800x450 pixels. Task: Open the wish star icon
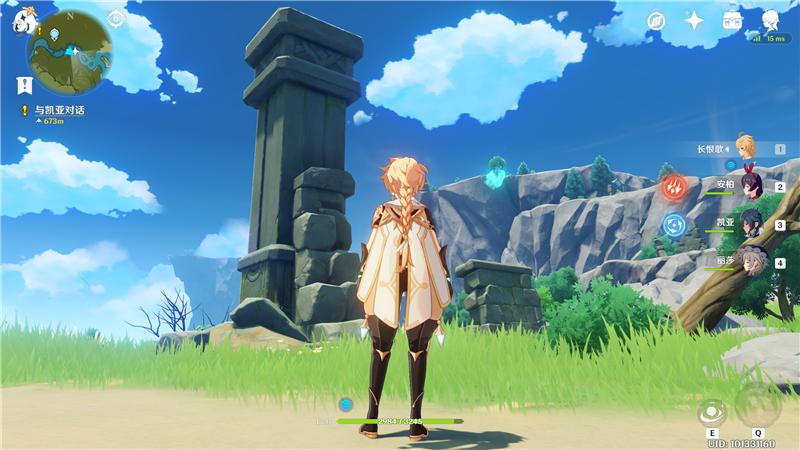694,20
